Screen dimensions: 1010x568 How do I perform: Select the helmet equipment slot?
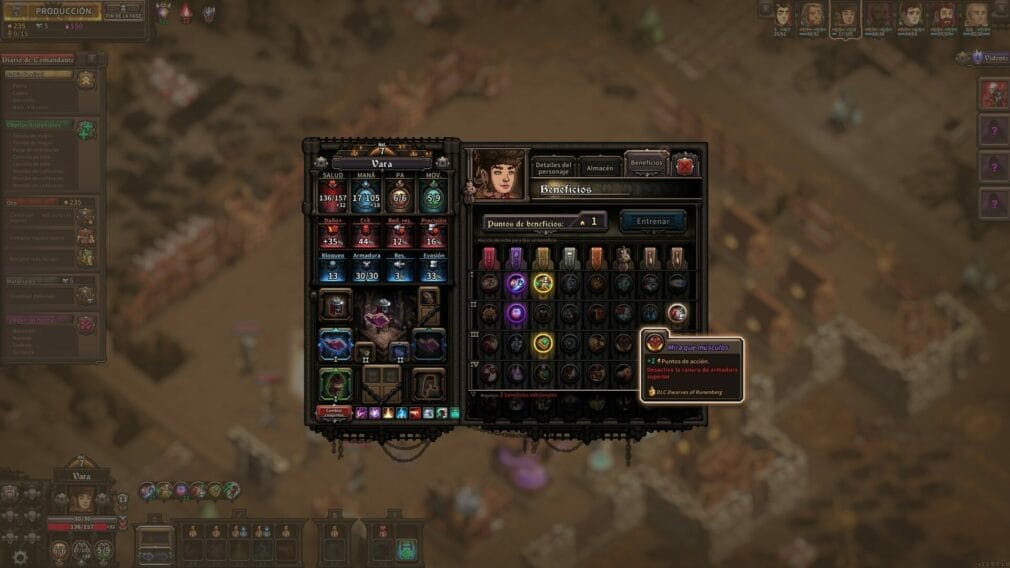coord(336,303)
